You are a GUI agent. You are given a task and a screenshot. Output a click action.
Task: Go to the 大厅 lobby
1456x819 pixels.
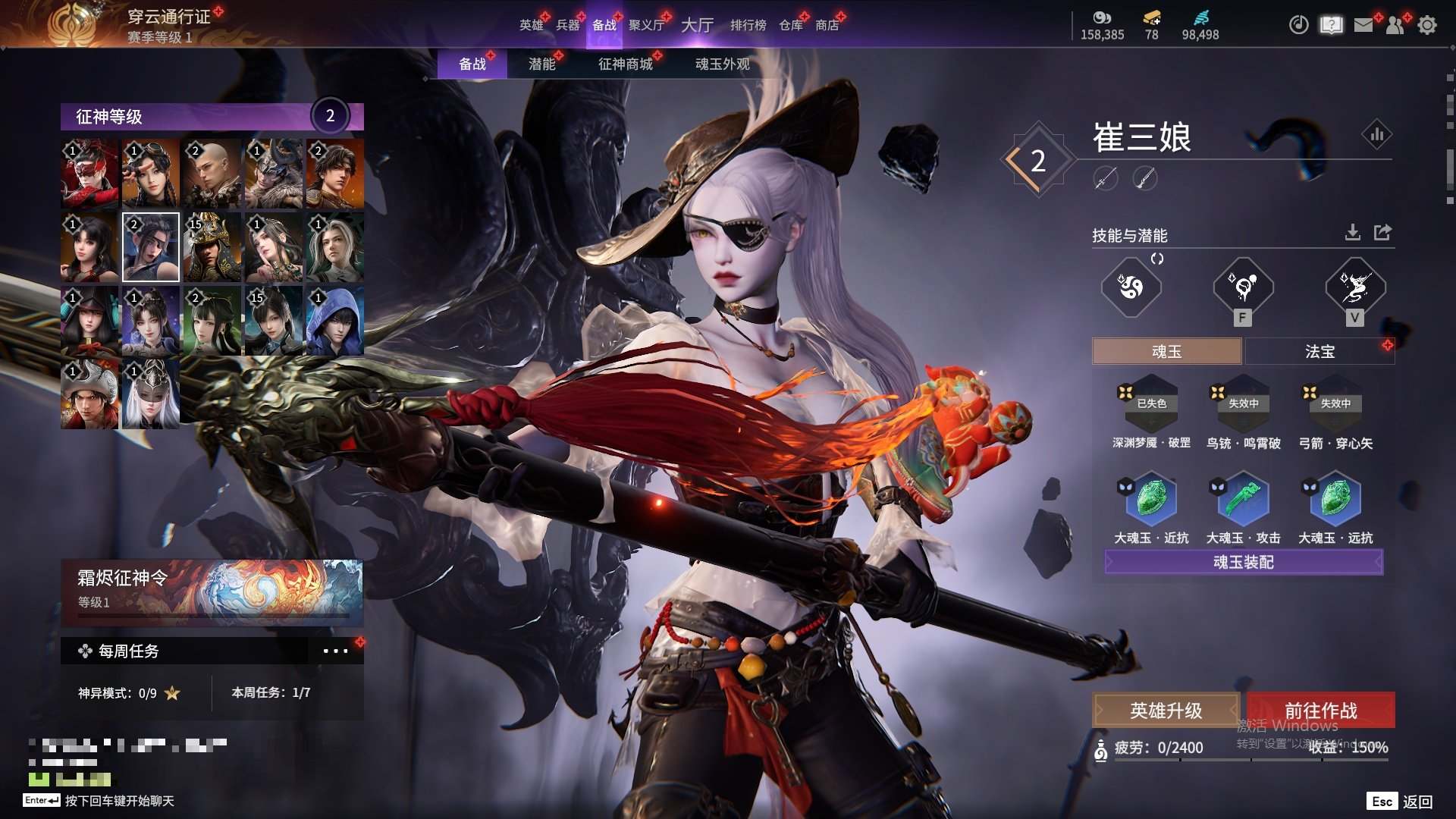click(x=697, y=25)
